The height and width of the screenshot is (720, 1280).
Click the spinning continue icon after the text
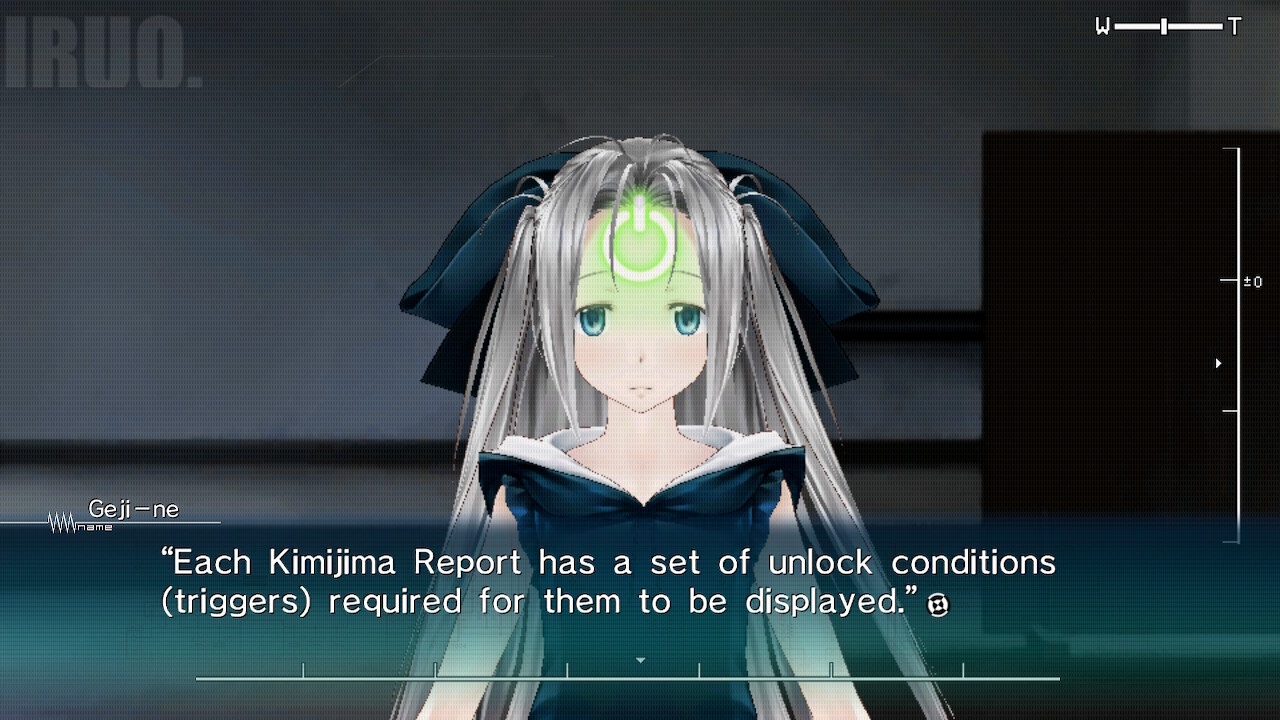938,604
